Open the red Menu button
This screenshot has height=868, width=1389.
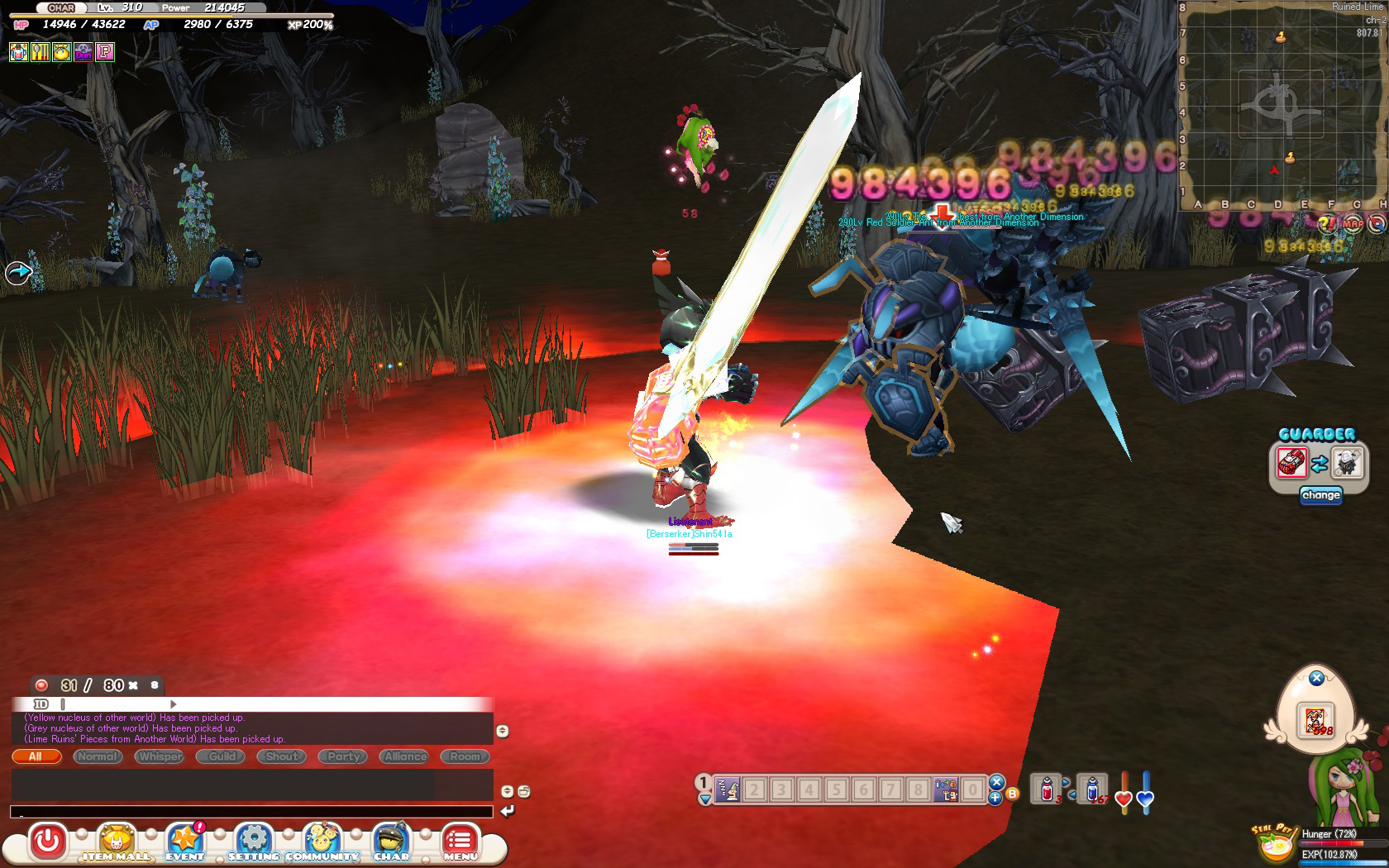[460, 843]
